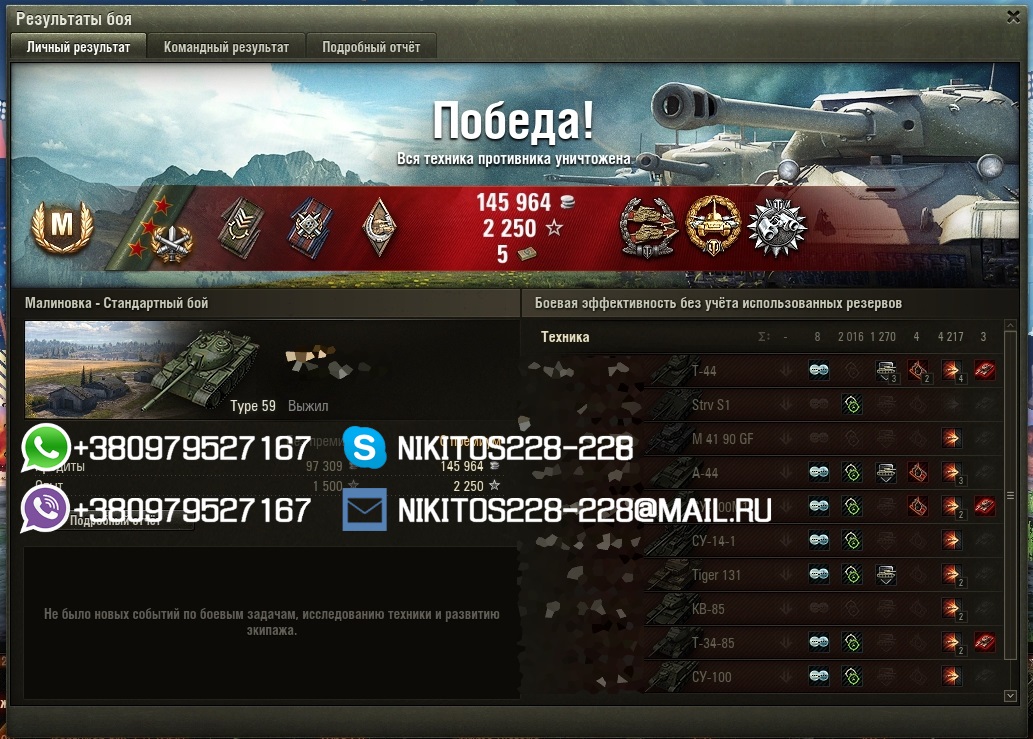The width and height of the screenshot is (1033, 739).
Task: Click the Mastery badge M icon
Action: 61,226
